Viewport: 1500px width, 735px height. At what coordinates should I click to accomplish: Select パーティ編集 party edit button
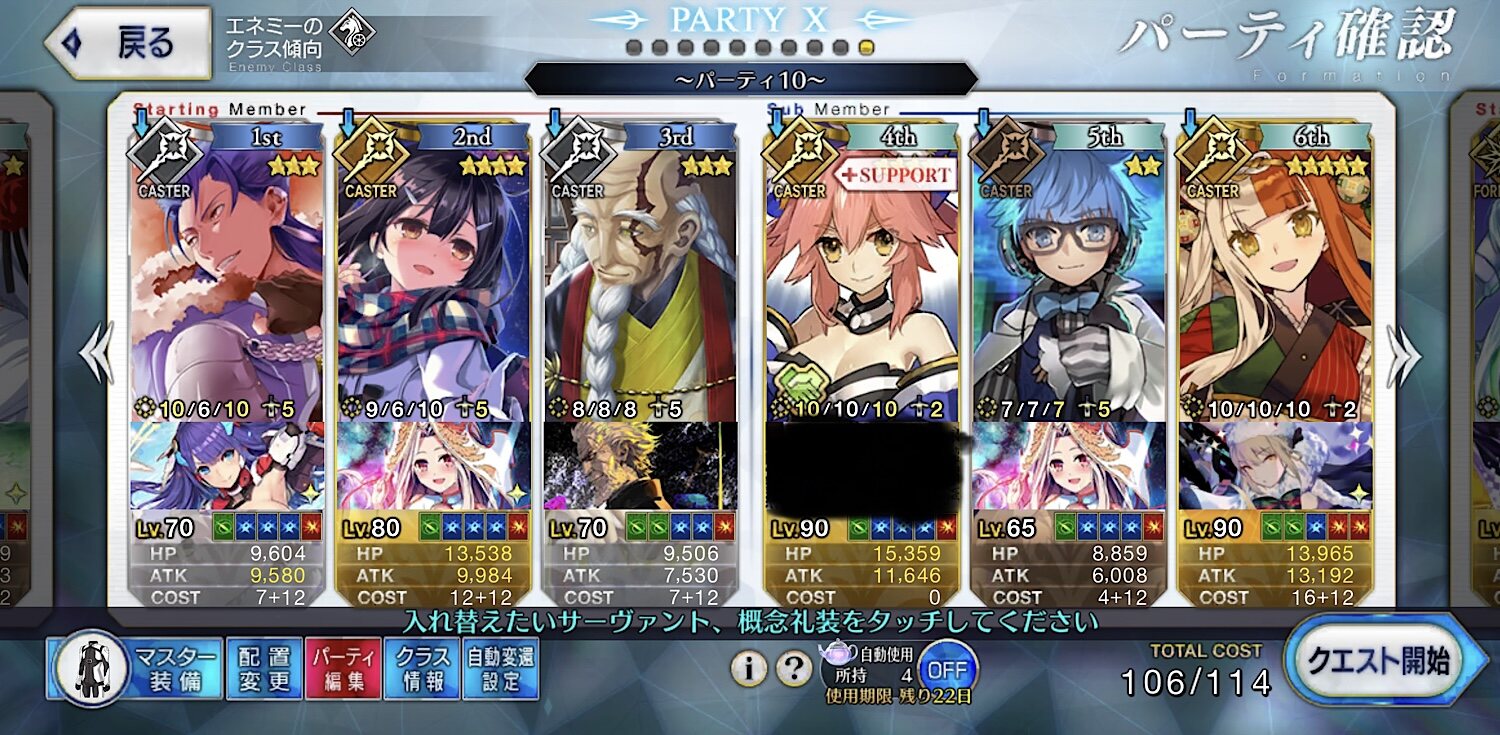tap(343, 669)
